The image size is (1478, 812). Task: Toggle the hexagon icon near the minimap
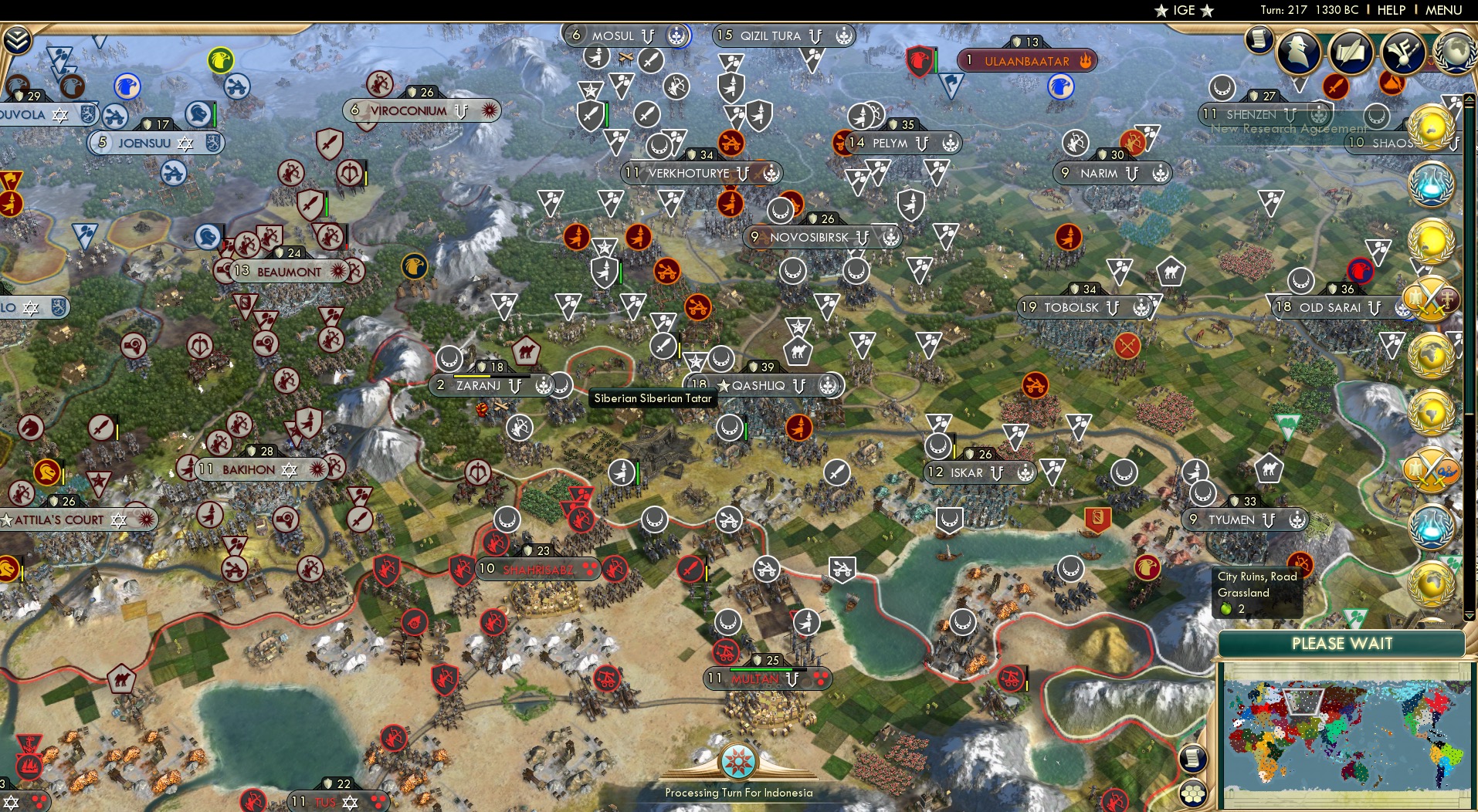coord(1194,791)
